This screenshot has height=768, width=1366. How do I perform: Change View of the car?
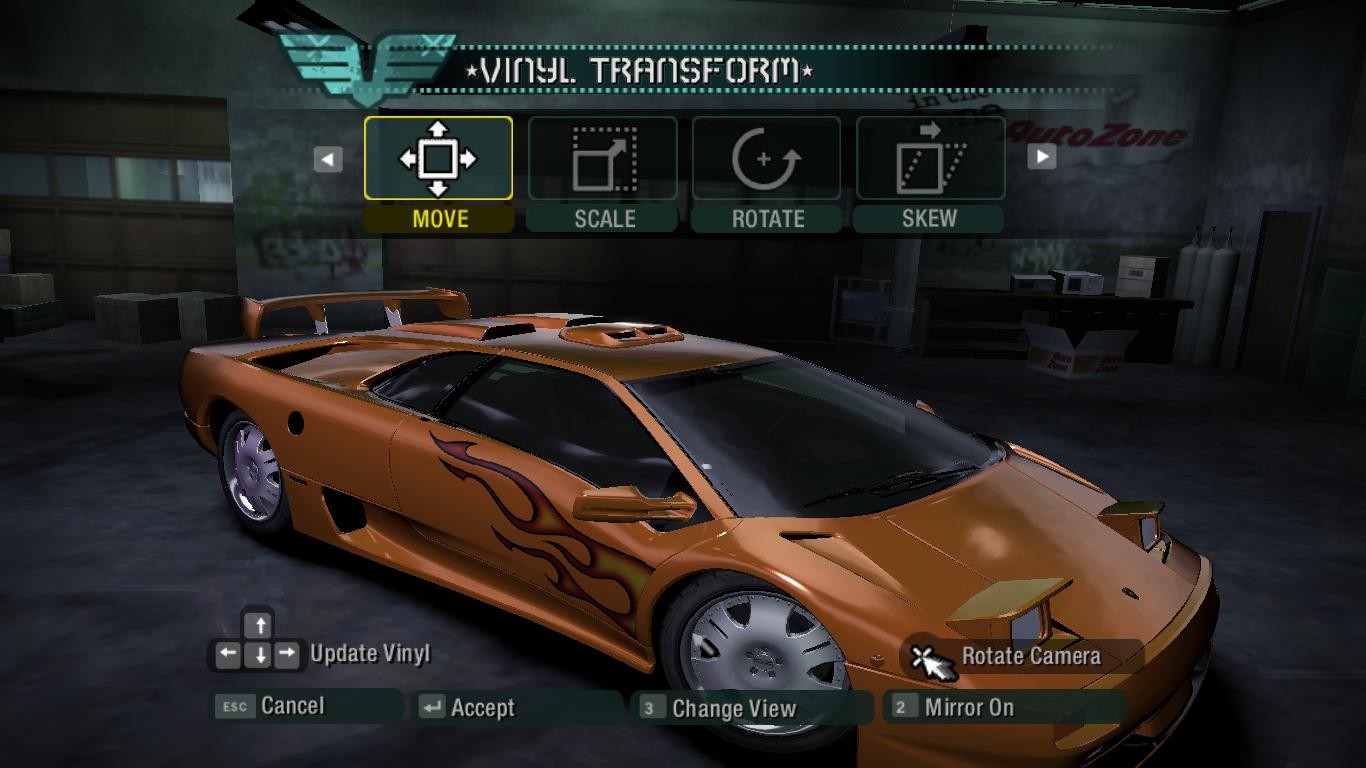[x=733, y=709]
